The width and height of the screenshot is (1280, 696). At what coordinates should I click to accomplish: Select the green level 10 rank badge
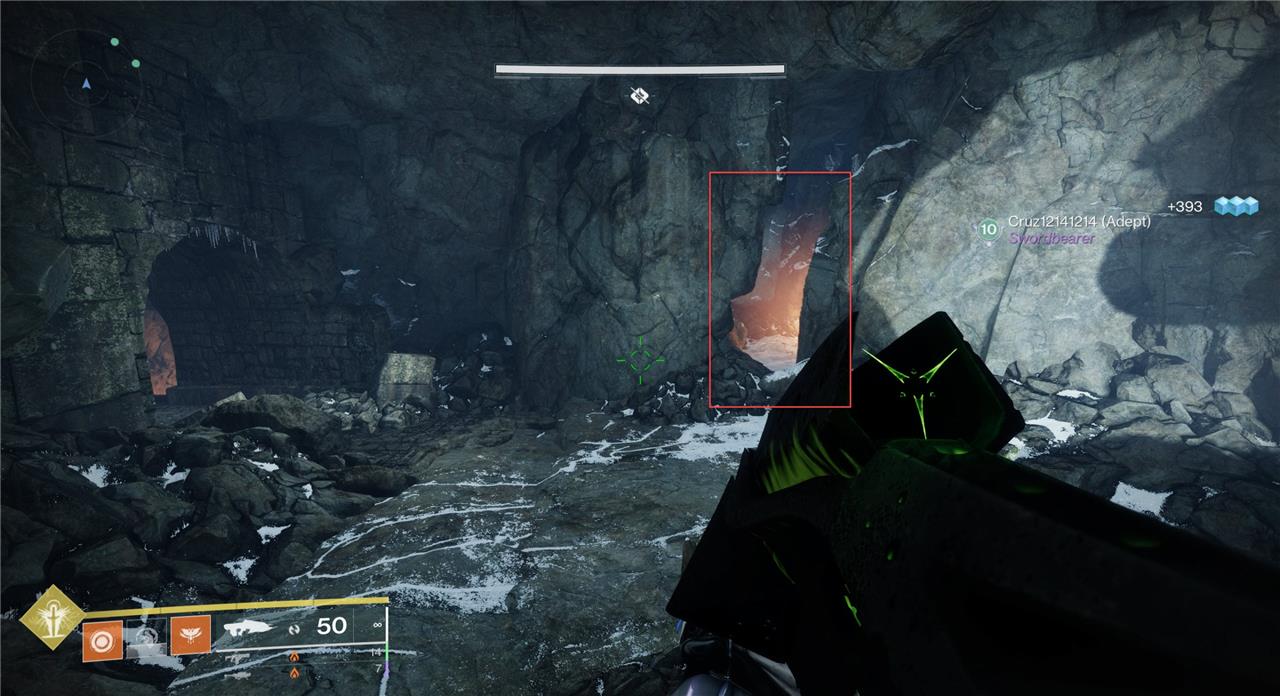pyautogui.click(x=988, y=230)
